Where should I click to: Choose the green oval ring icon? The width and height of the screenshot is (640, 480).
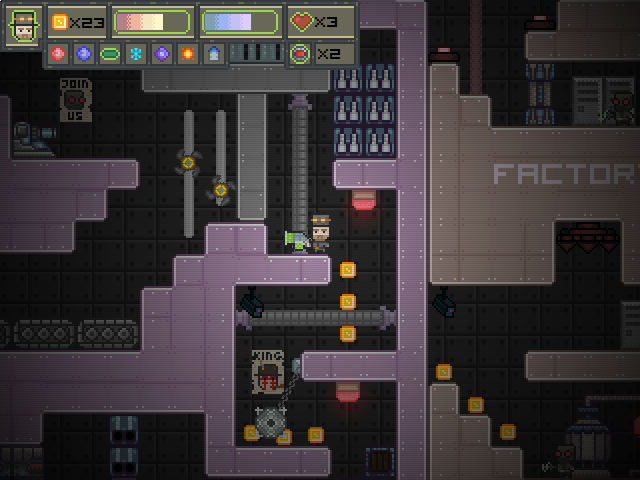click(x=110, y=53)
